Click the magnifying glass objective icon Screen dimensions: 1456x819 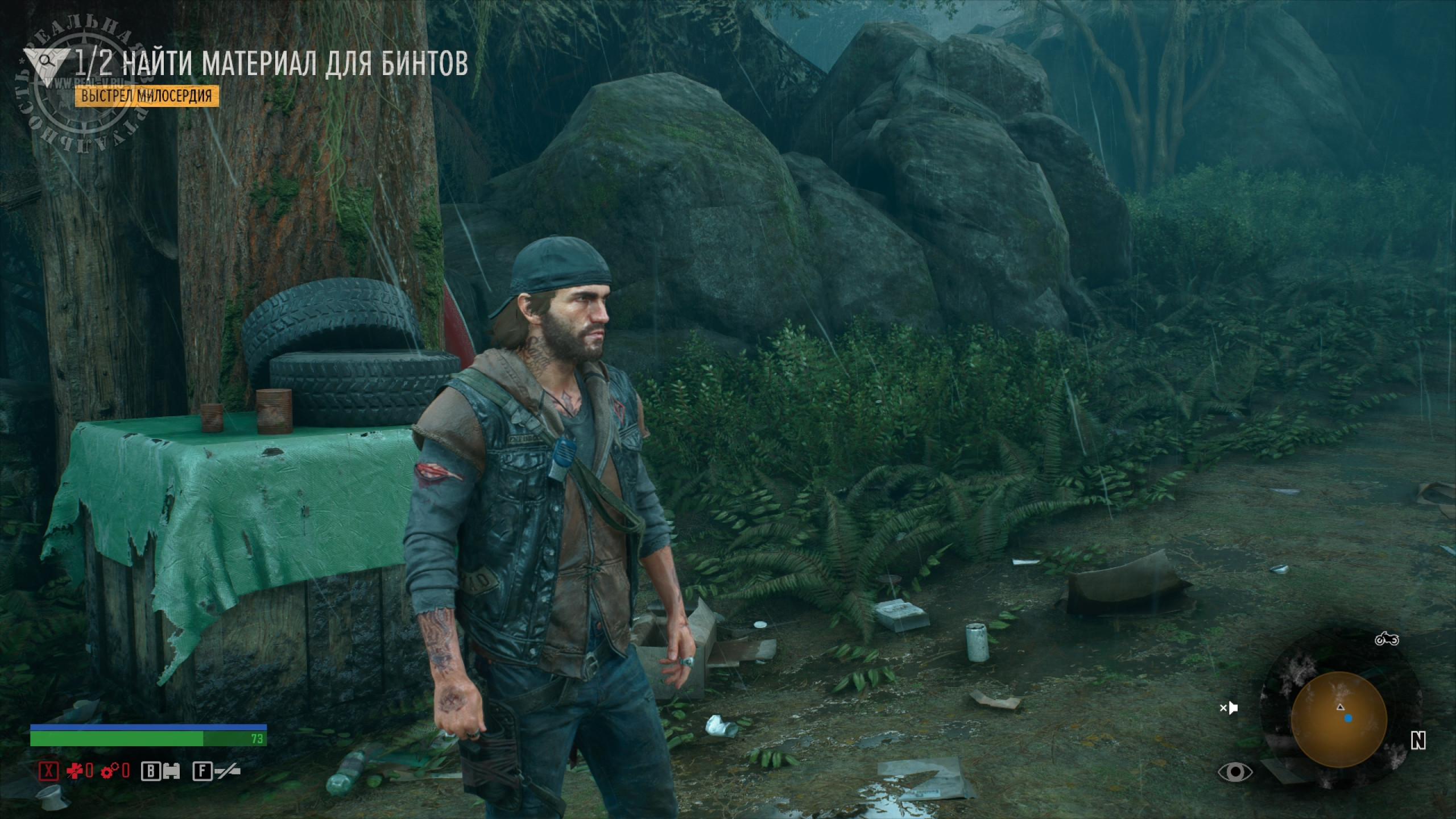(x=48, y=59)
